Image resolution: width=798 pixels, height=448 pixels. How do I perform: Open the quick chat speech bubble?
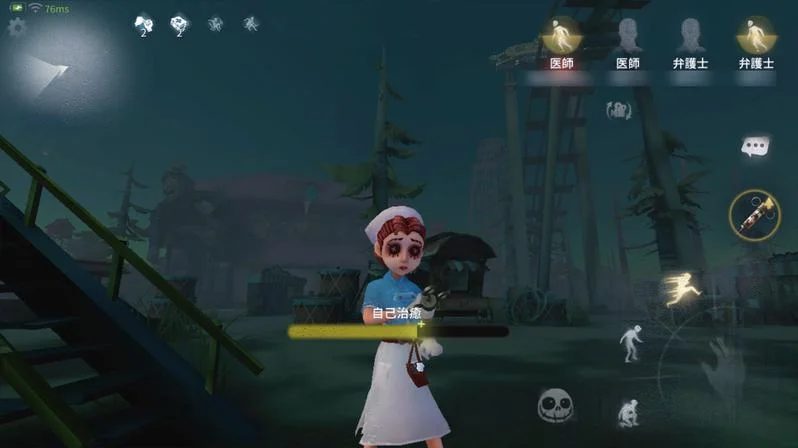(x=755, y=148)
